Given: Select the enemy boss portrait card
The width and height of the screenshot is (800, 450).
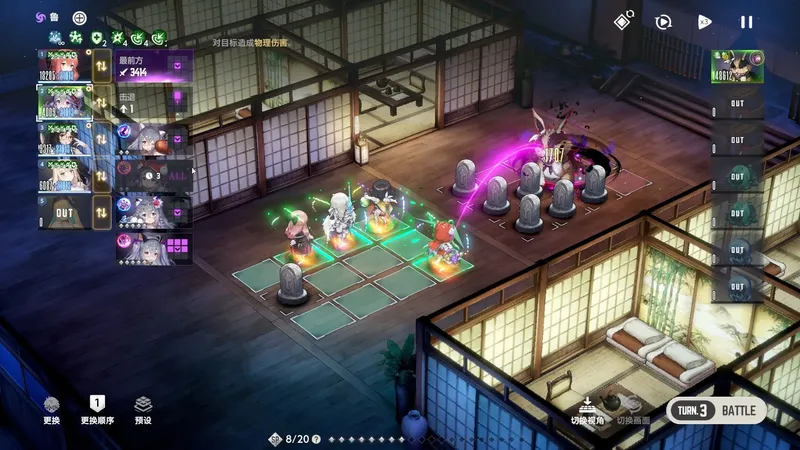Looking at the screenshot, I should pyautogui.click(x=737, y=66).
